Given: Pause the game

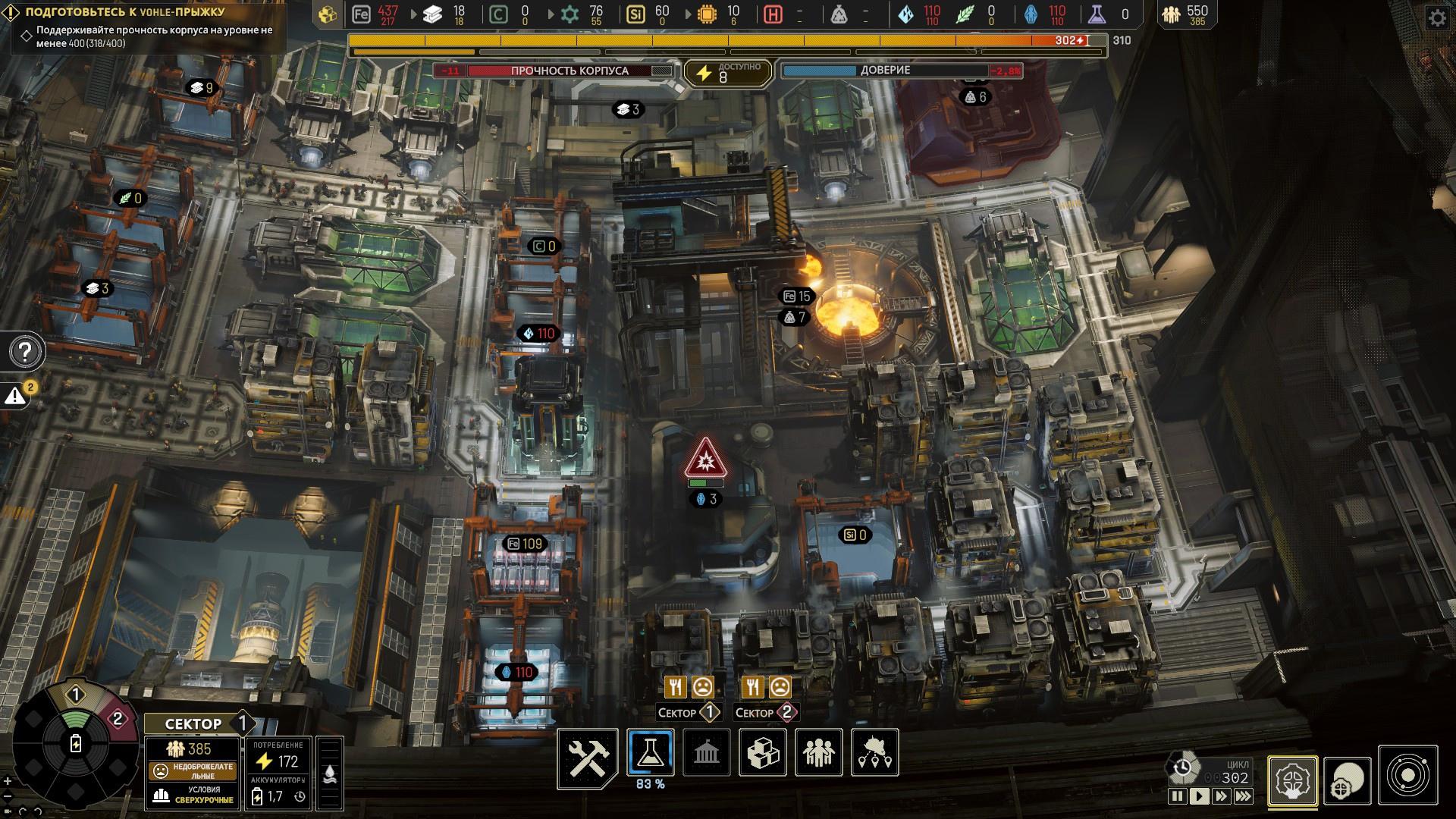Looking at the screenshot, I should click(1177, 796).
